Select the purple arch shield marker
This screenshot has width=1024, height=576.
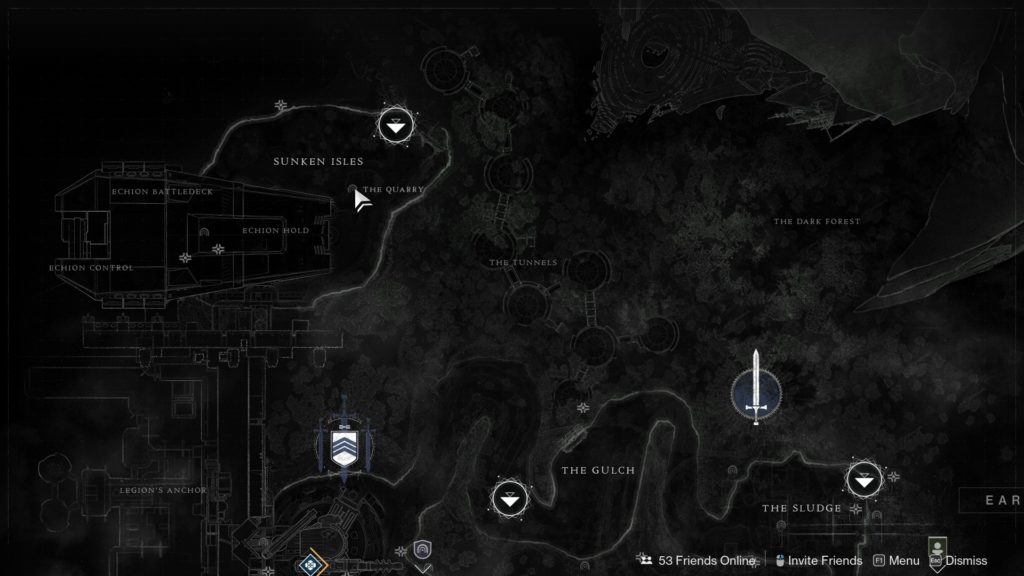pos(422,549)
